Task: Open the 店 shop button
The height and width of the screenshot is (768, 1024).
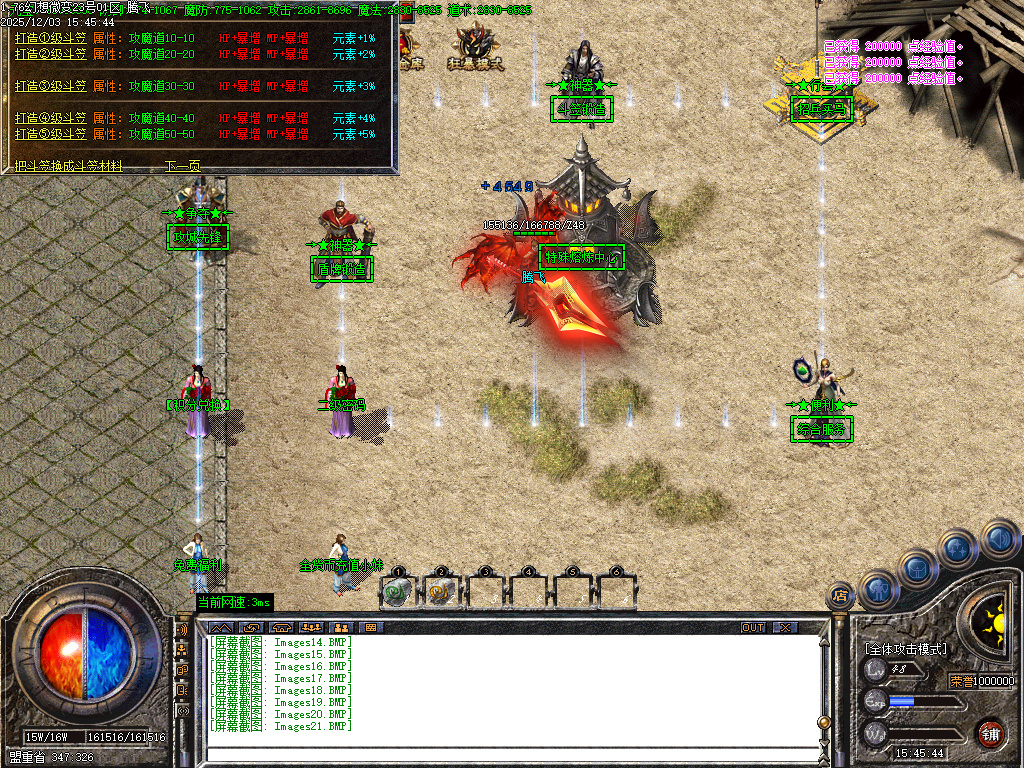Action: point(841,597)
